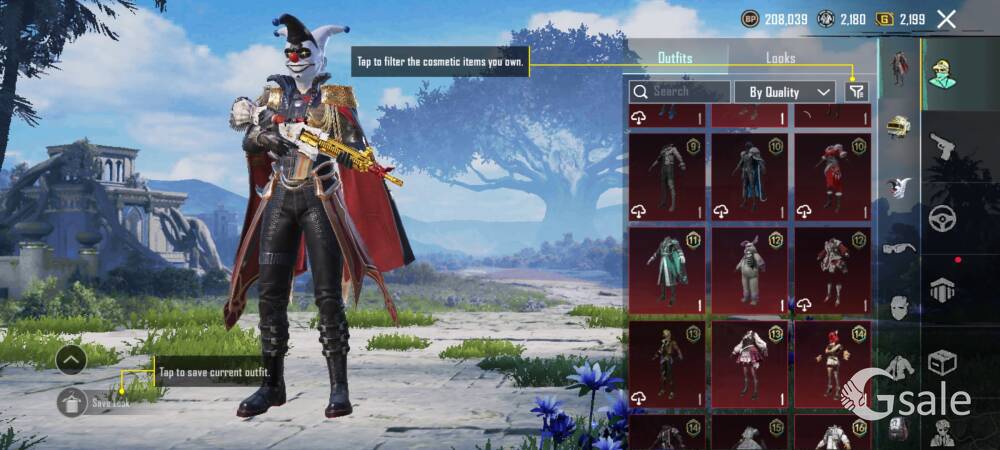The height and width of the screenshot is (450, 1000).
Task: Select the Outfits tab
Action: point(675,58)
